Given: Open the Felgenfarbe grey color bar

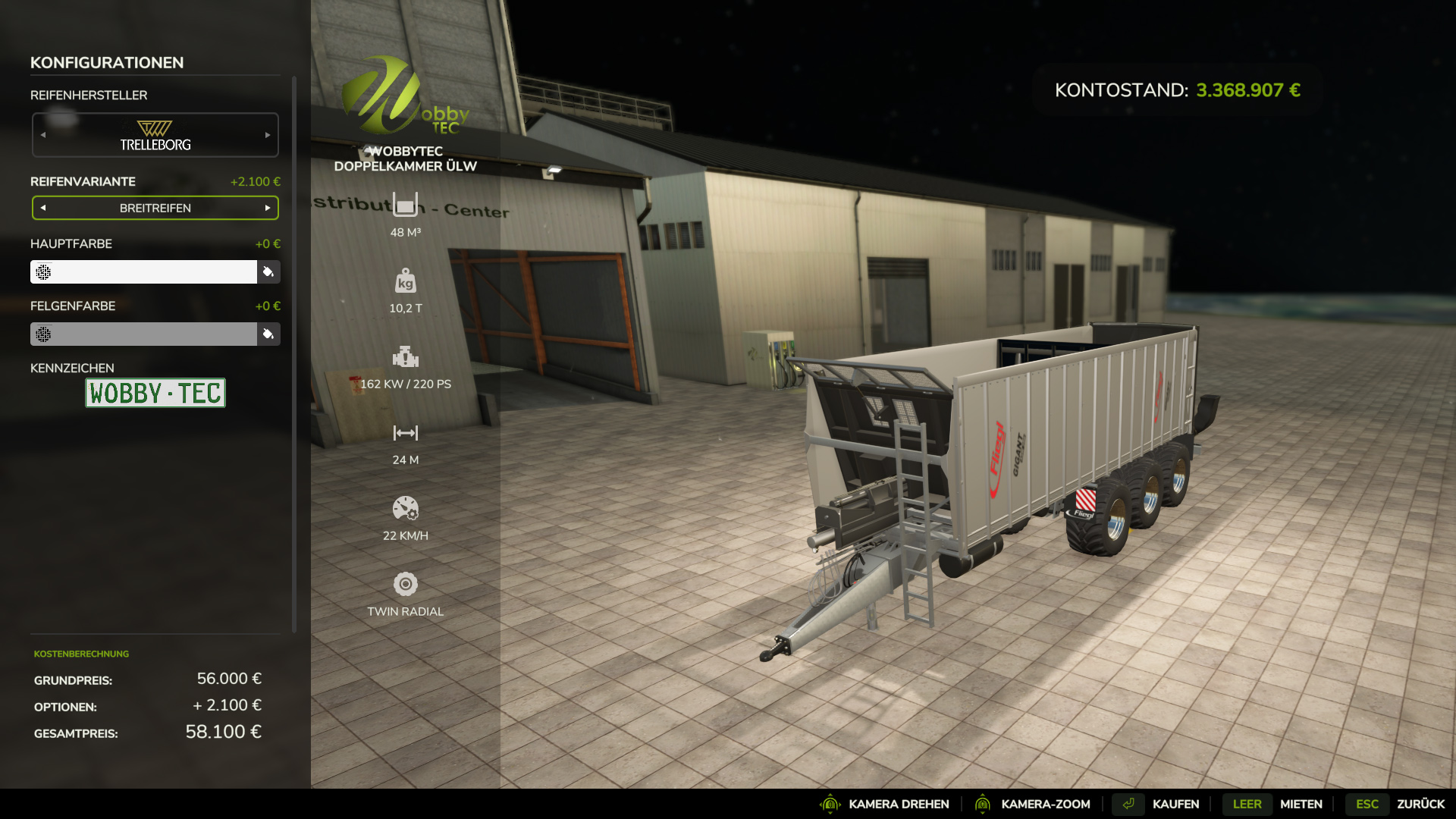Looking at the screenshot, I should (144, 334).
